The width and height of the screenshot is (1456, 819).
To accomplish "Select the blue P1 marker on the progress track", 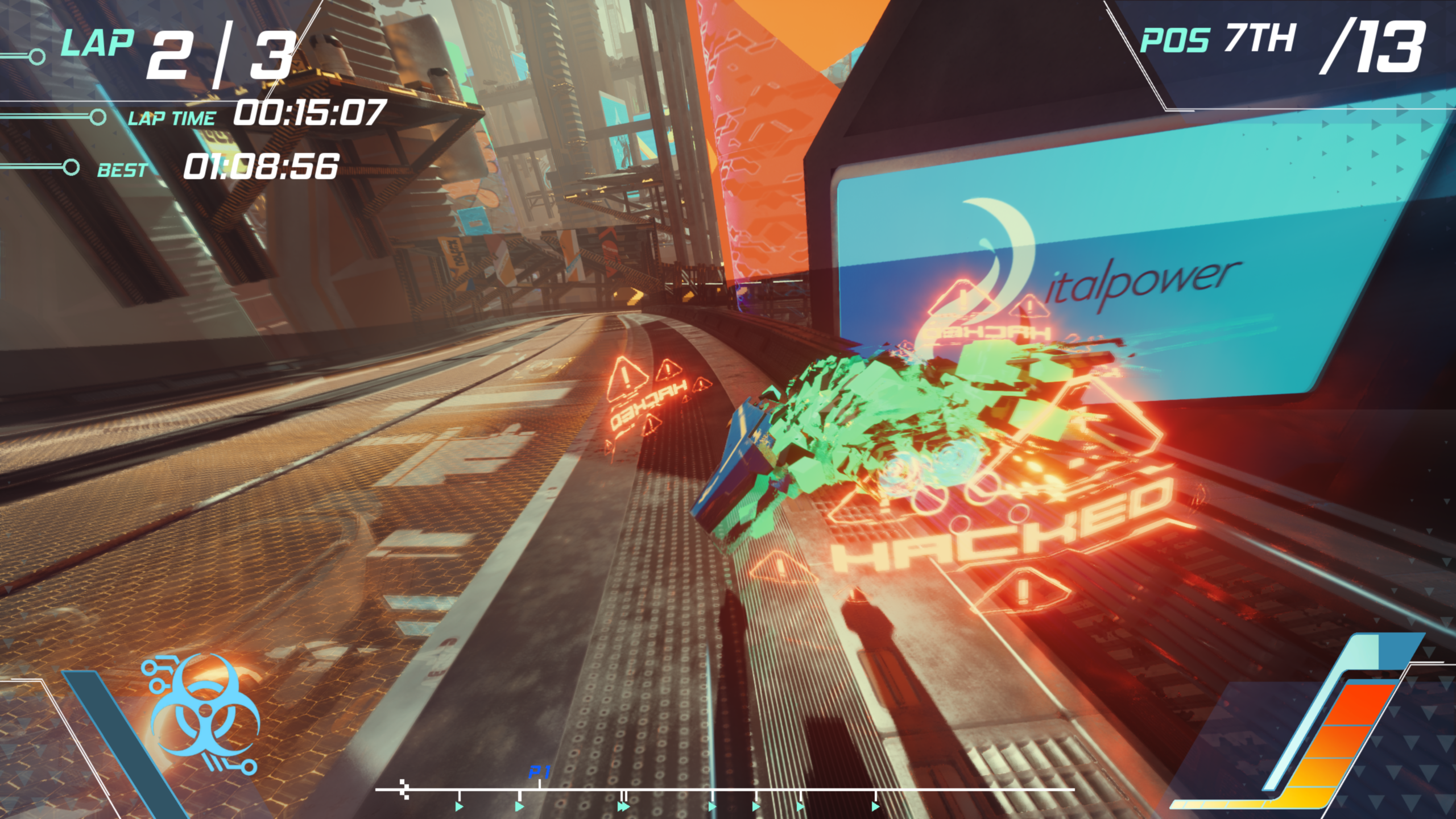I will (539, 773).
